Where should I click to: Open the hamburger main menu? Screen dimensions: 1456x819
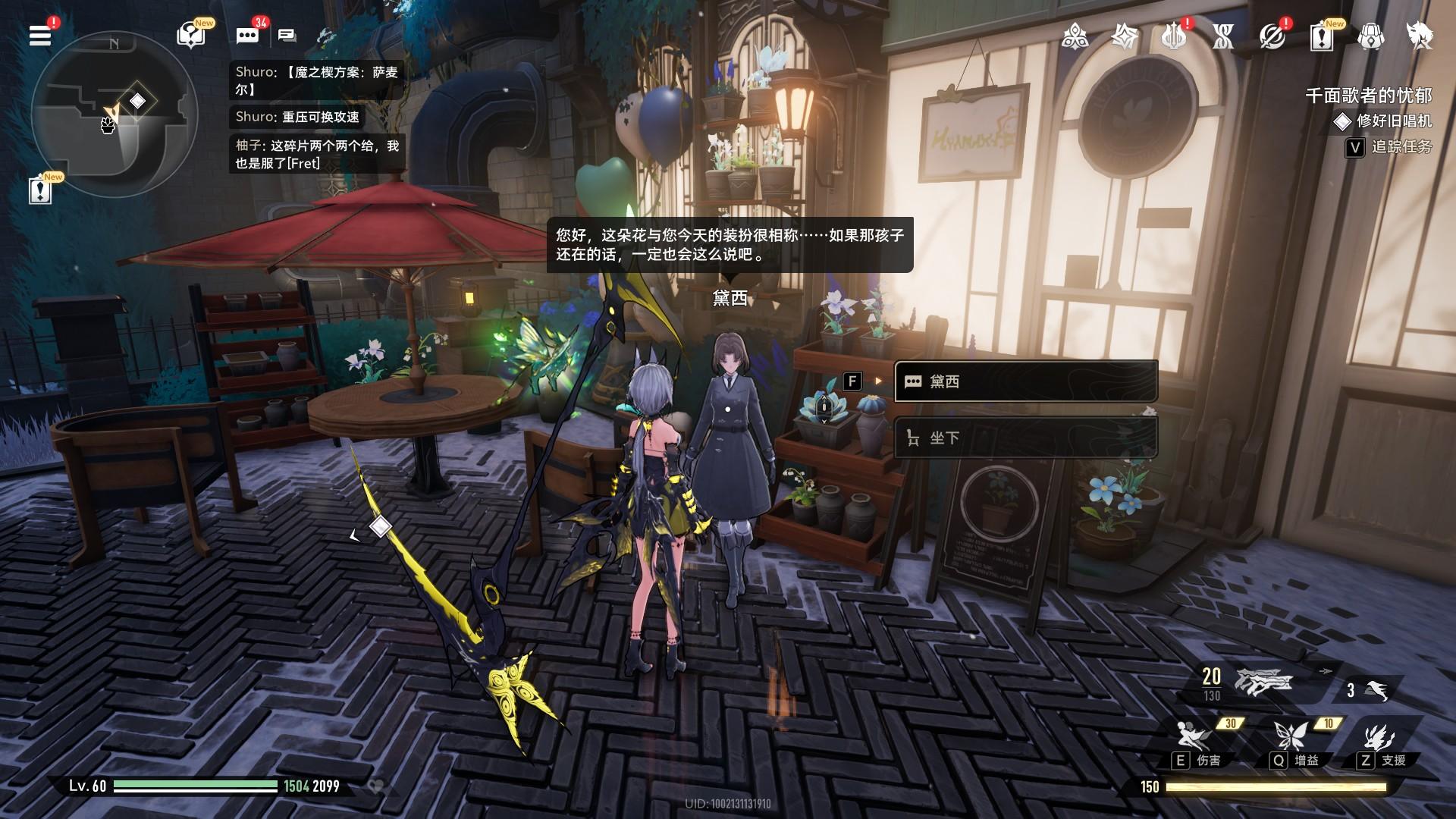click(x=40, y=36)
